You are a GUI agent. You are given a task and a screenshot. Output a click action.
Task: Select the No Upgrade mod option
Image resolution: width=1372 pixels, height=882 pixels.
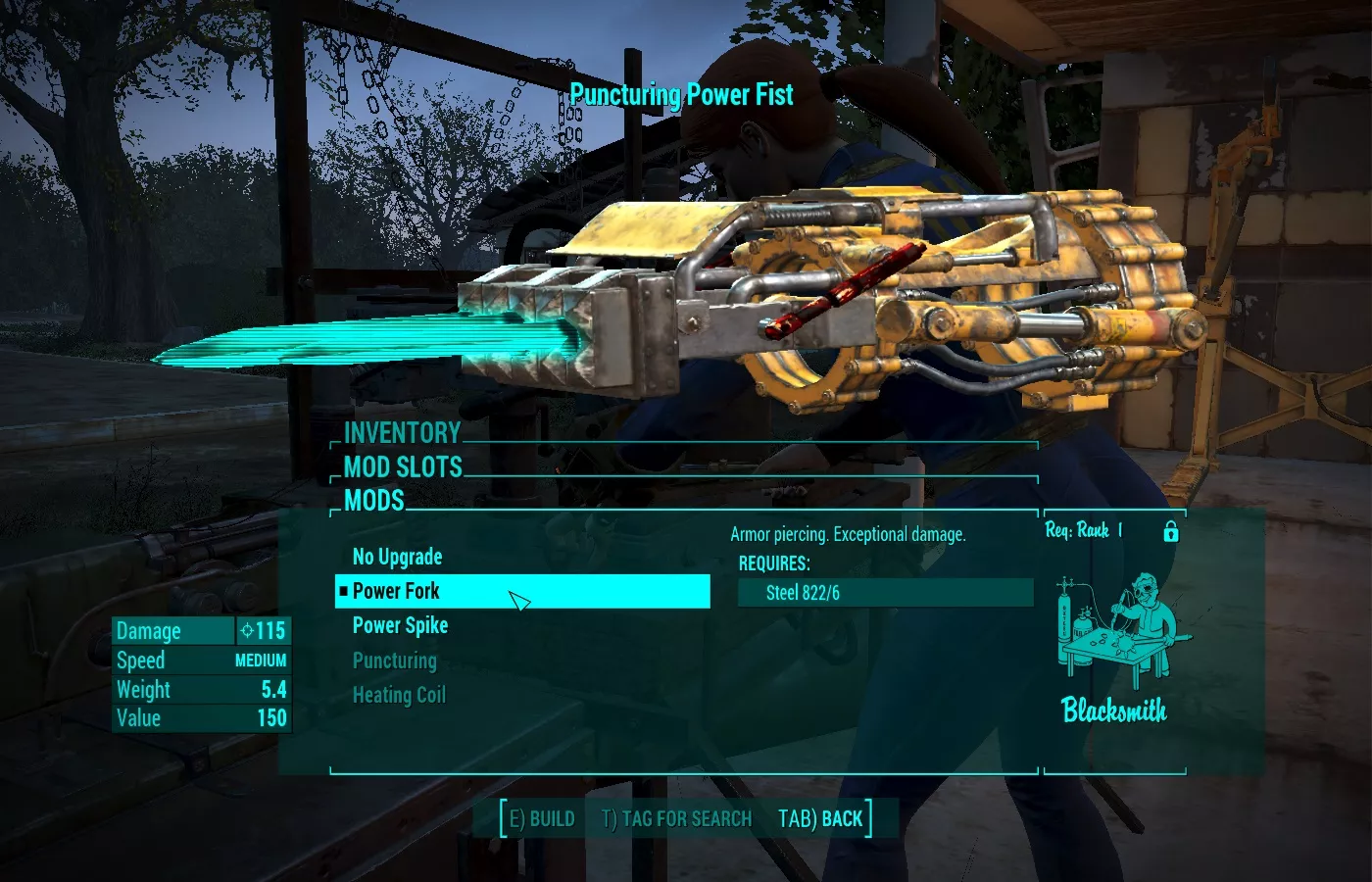(x=397, y=557)
